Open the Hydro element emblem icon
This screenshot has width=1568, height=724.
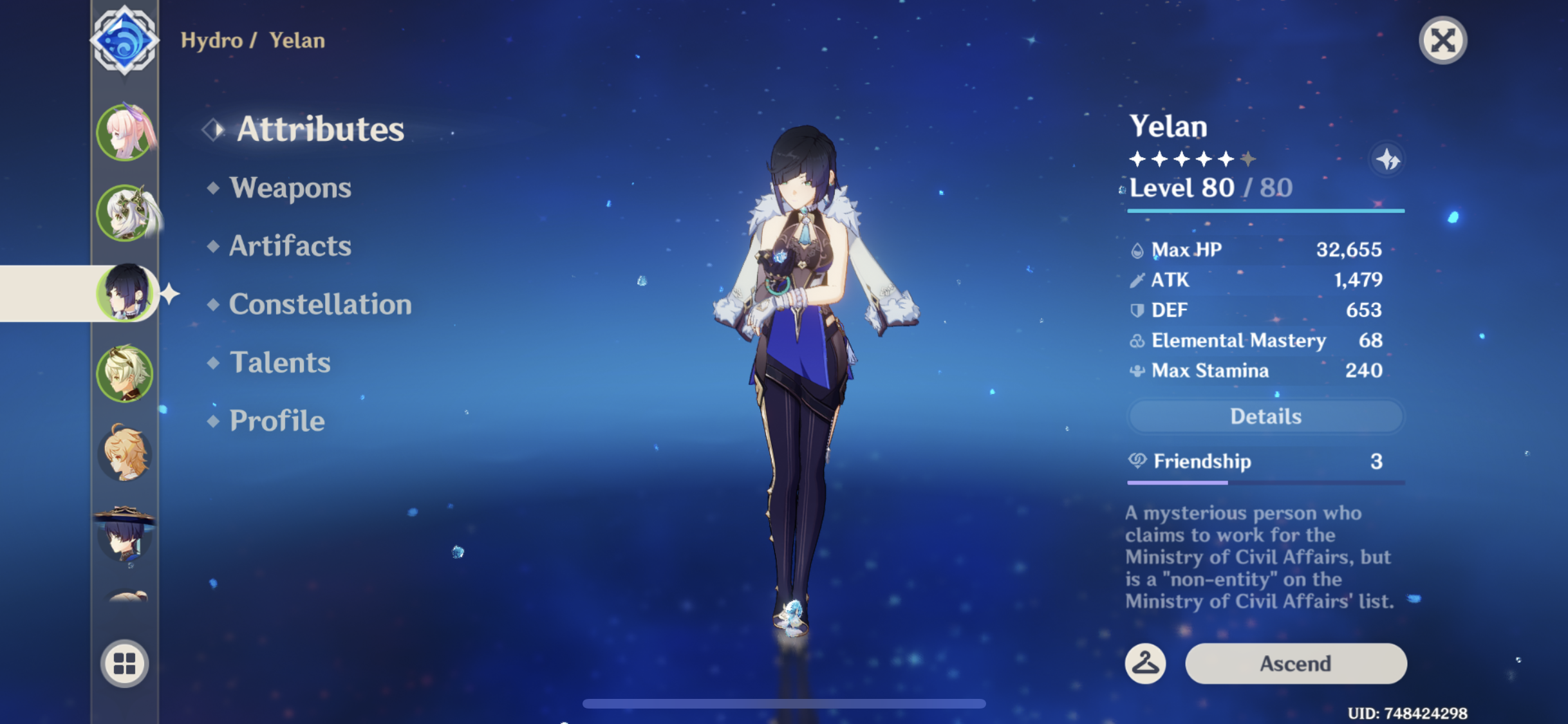point(126,40)
